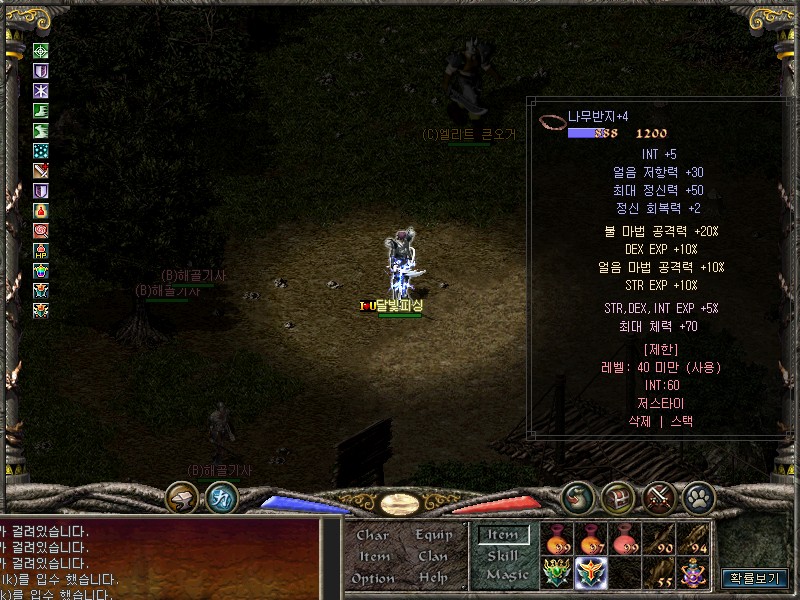The width and height of the screenshot is (800, 600).
Task: Click the 확률보기 button
Action: click(x=756, y=578)
